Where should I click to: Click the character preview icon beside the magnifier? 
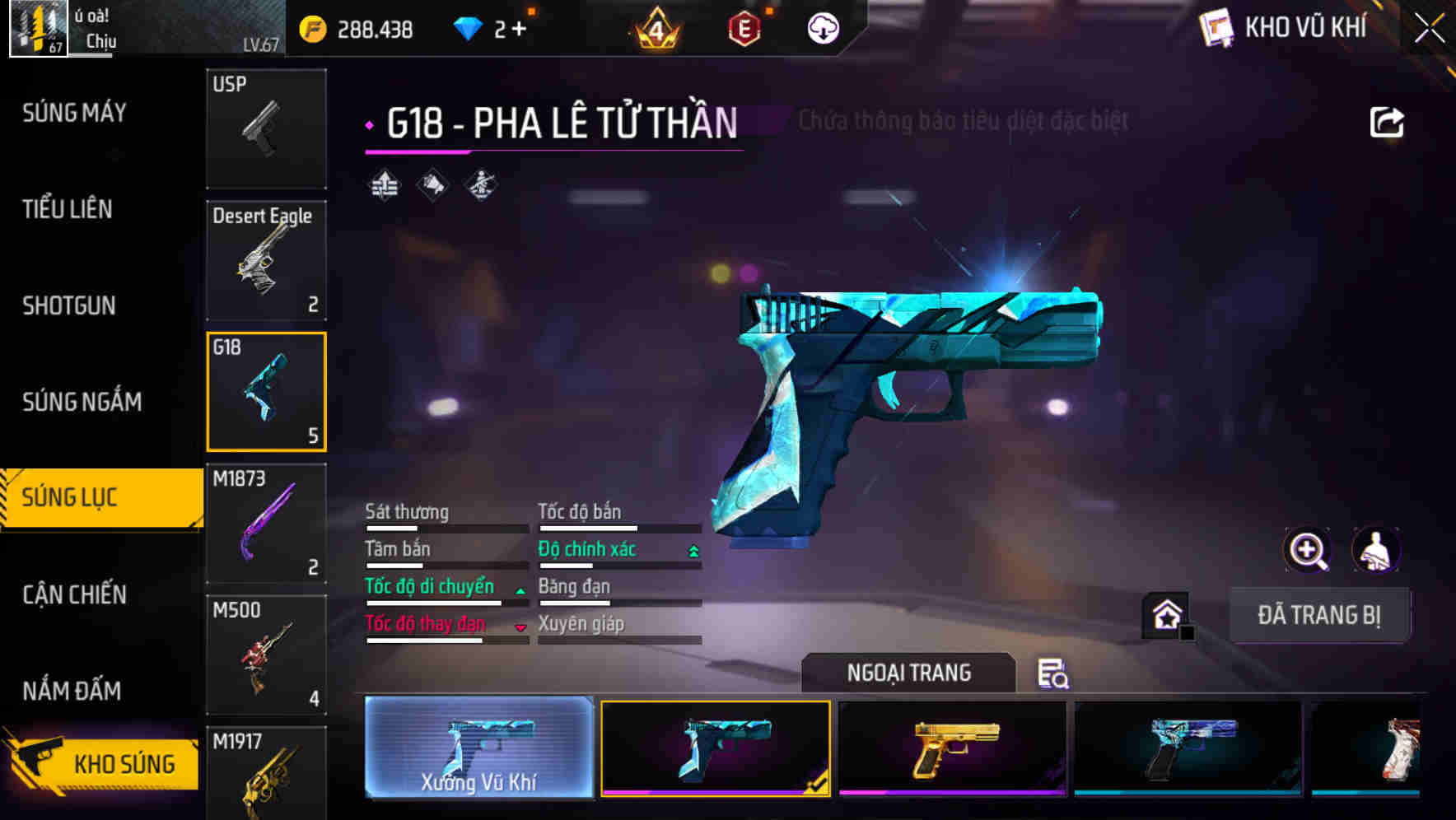(x=1378, y=549)
